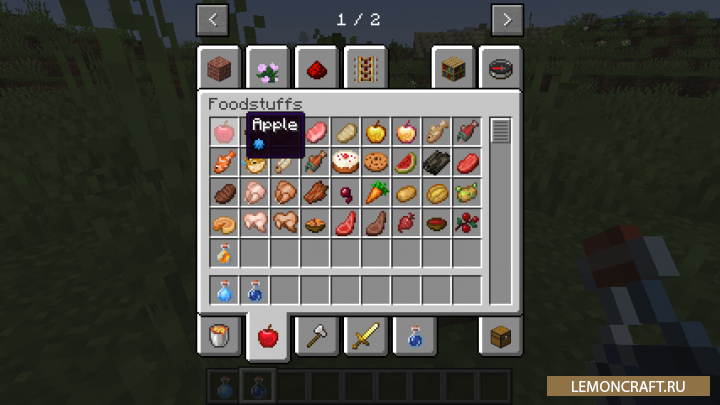Go to the previous creative tab page
This screenshot has width=720, height=405.
pyautogui.click(x=213, y=19)
